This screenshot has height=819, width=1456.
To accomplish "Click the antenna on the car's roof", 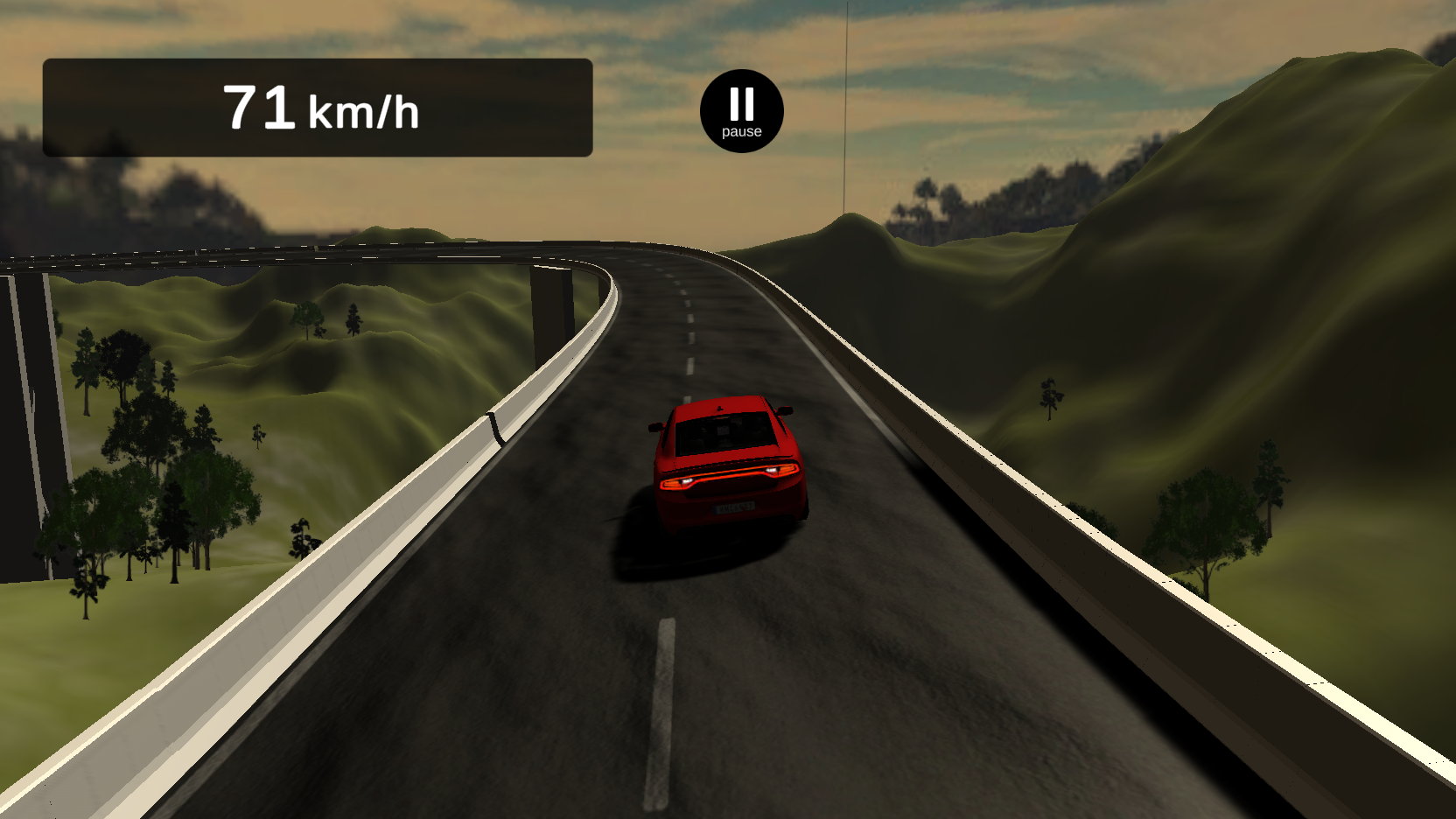I will 718,409.
